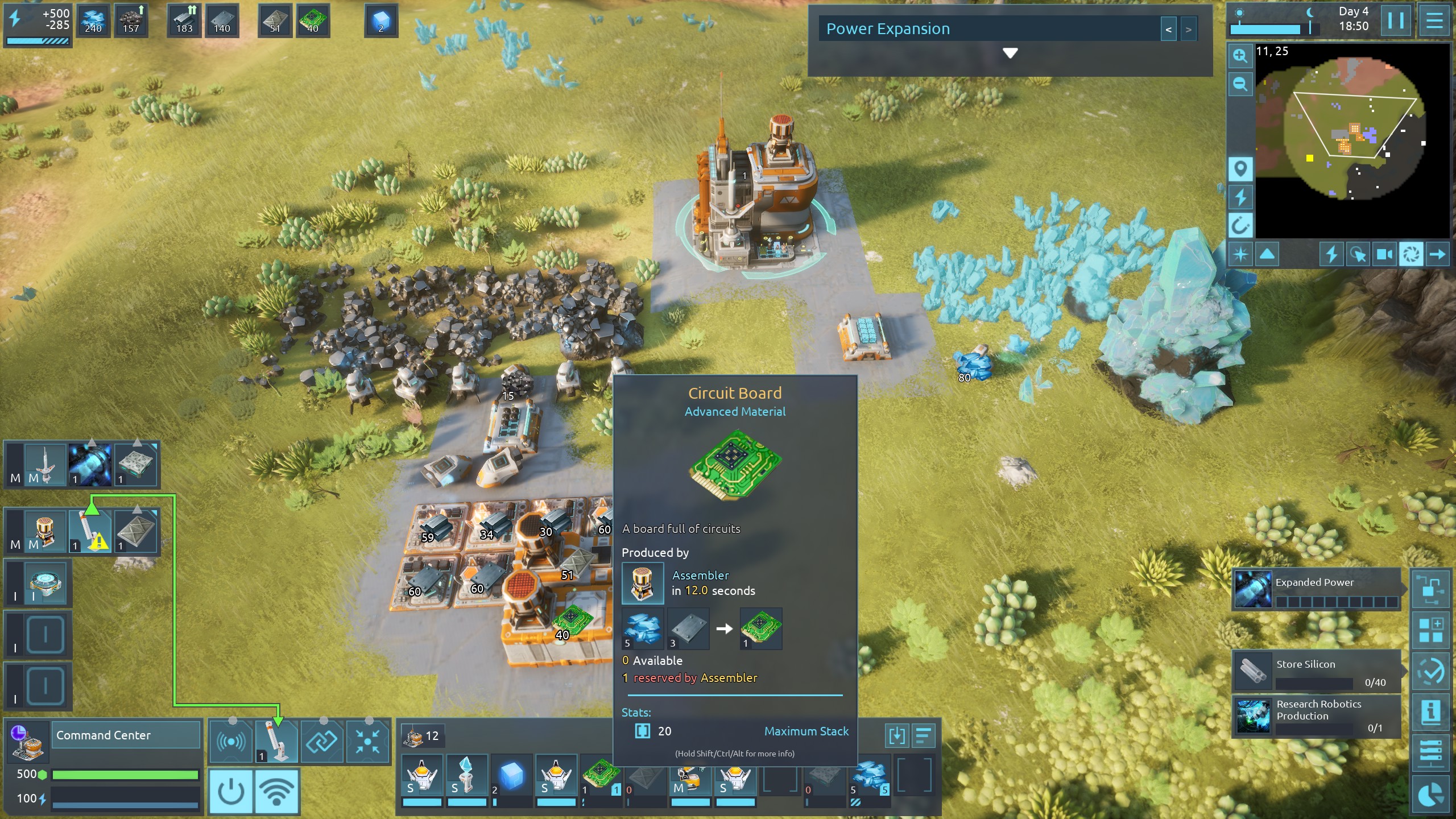Click the video camera button under the minimap

tap(1384, 254)
